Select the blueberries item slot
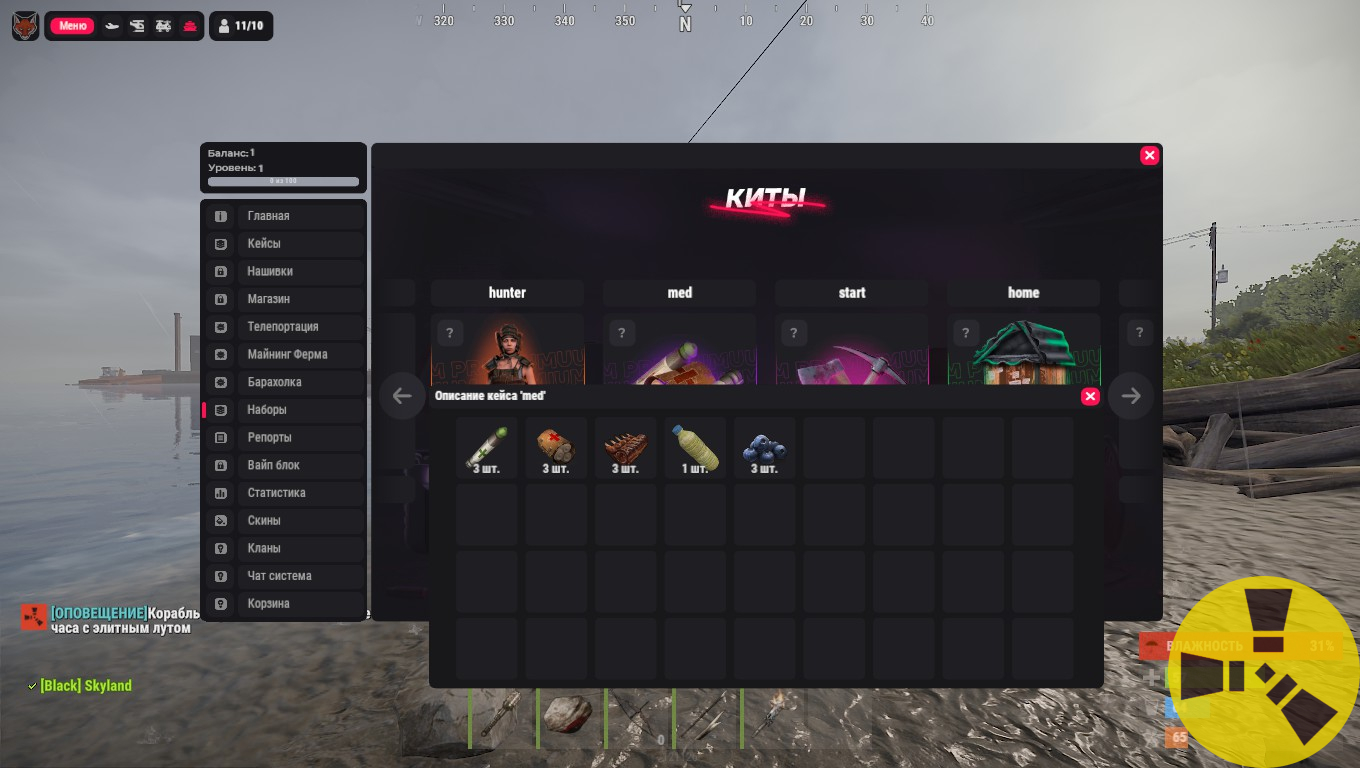The image size is (1360, 768). (764, 448)
